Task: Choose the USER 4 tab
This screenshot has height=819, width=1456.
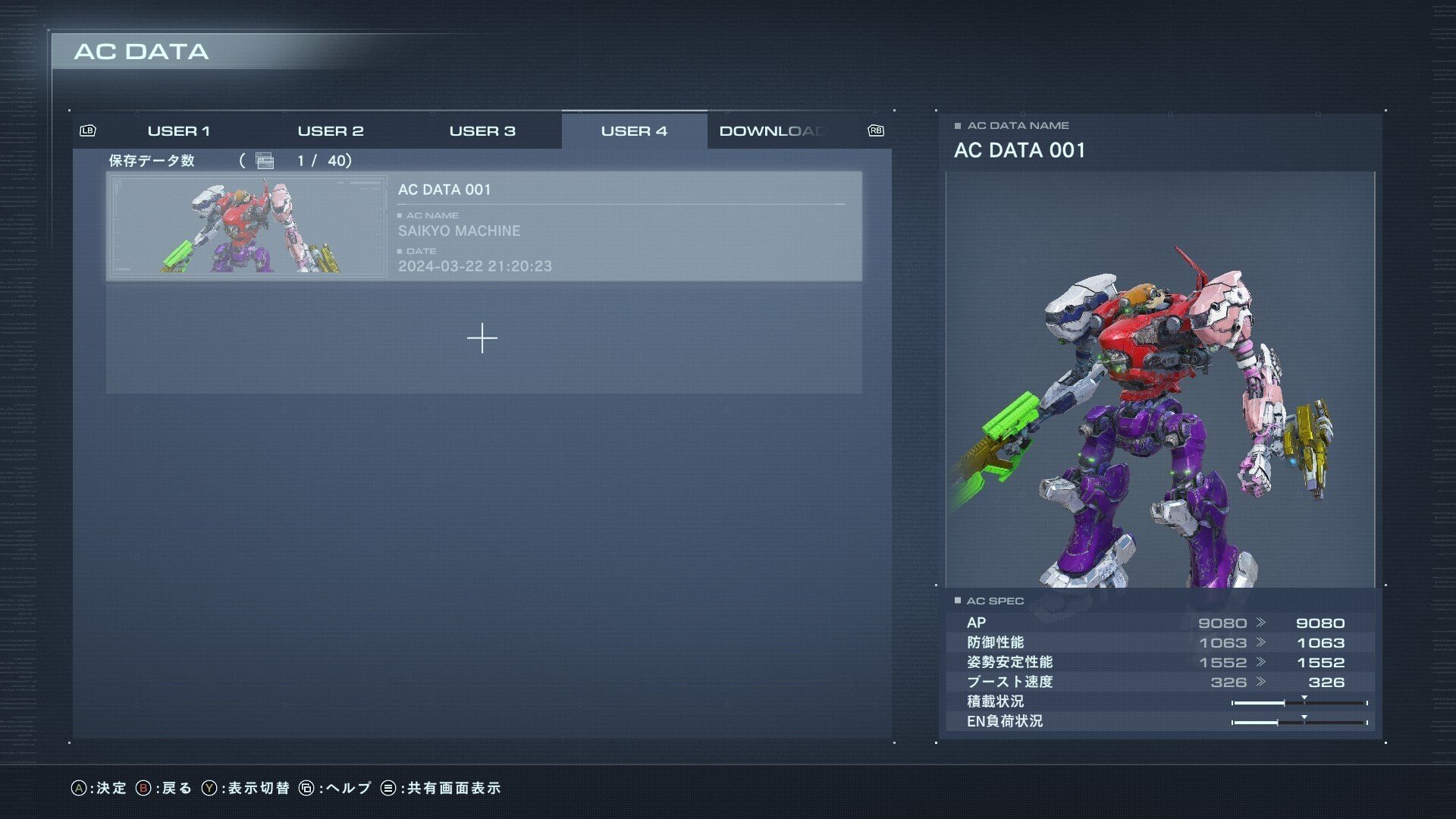Action: pos(634,131)
